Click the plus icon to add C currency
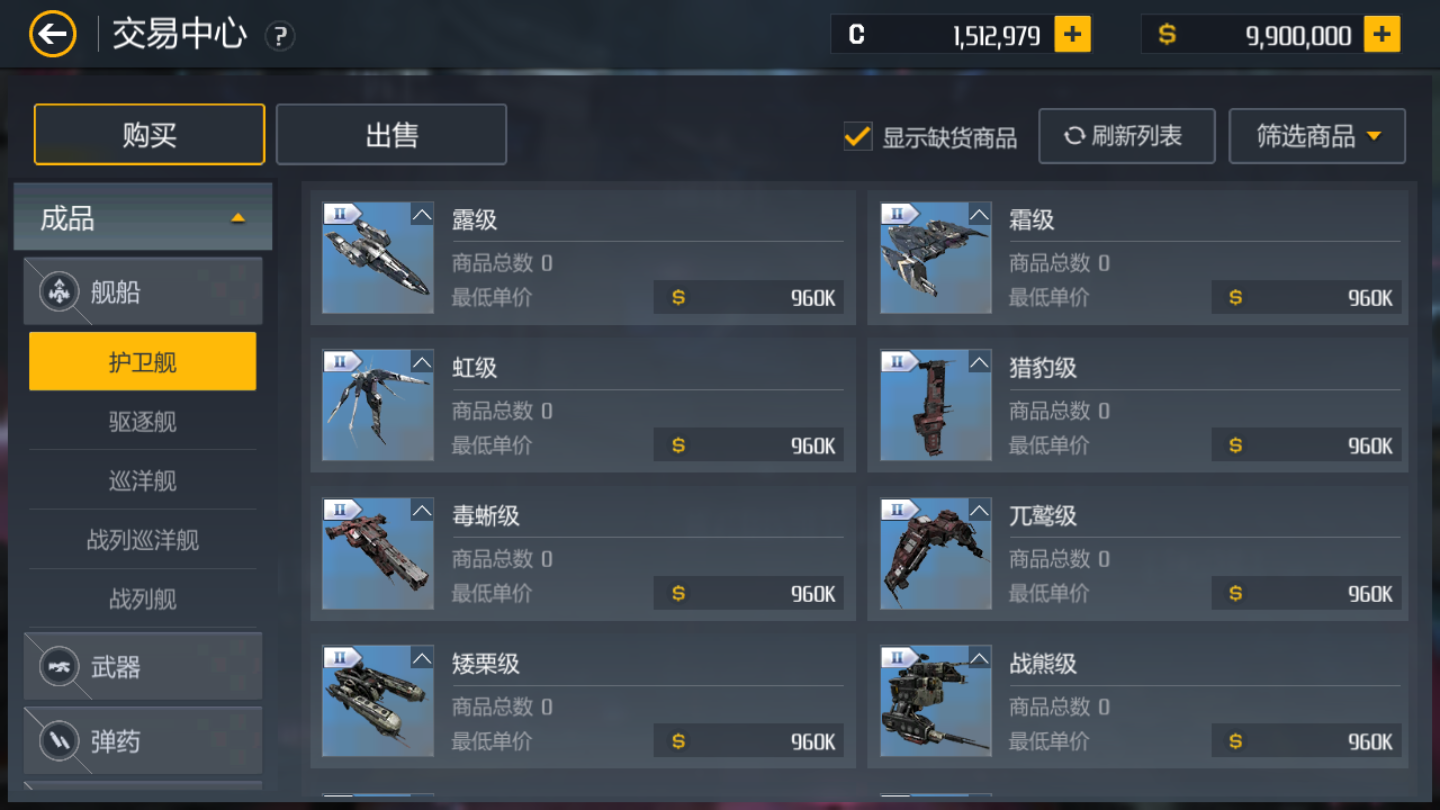The width and height of the screenshot is (1440, 810). click(x=1072, y=33)
